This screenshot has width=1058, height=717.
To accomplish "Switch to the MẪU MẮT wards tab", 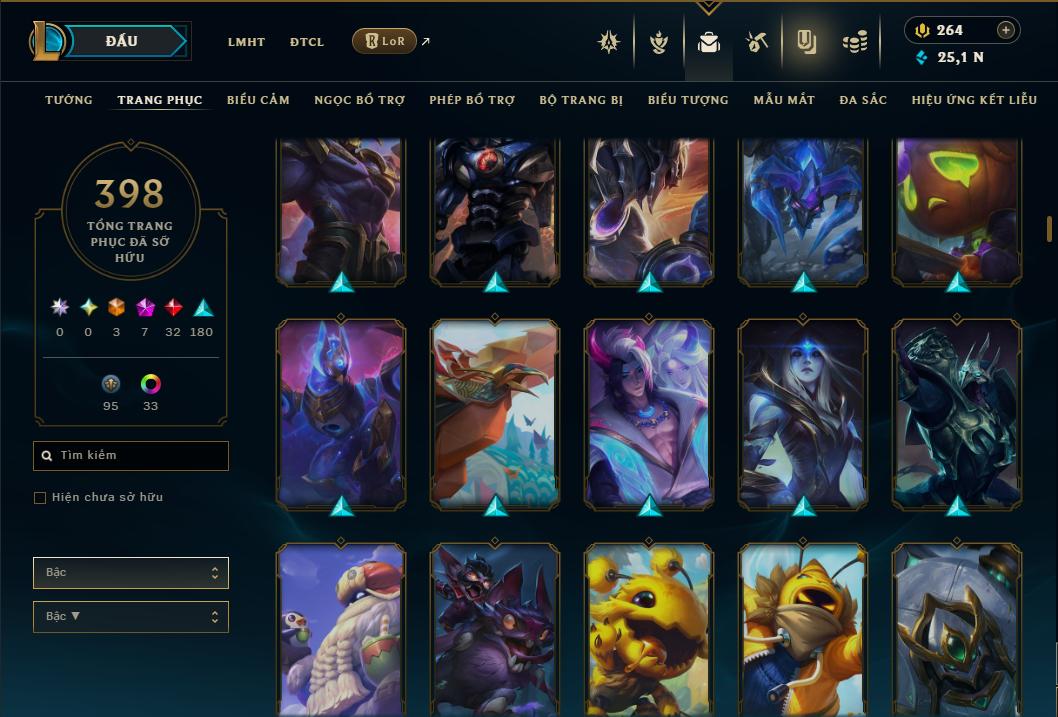I will [x=784, y=100].
